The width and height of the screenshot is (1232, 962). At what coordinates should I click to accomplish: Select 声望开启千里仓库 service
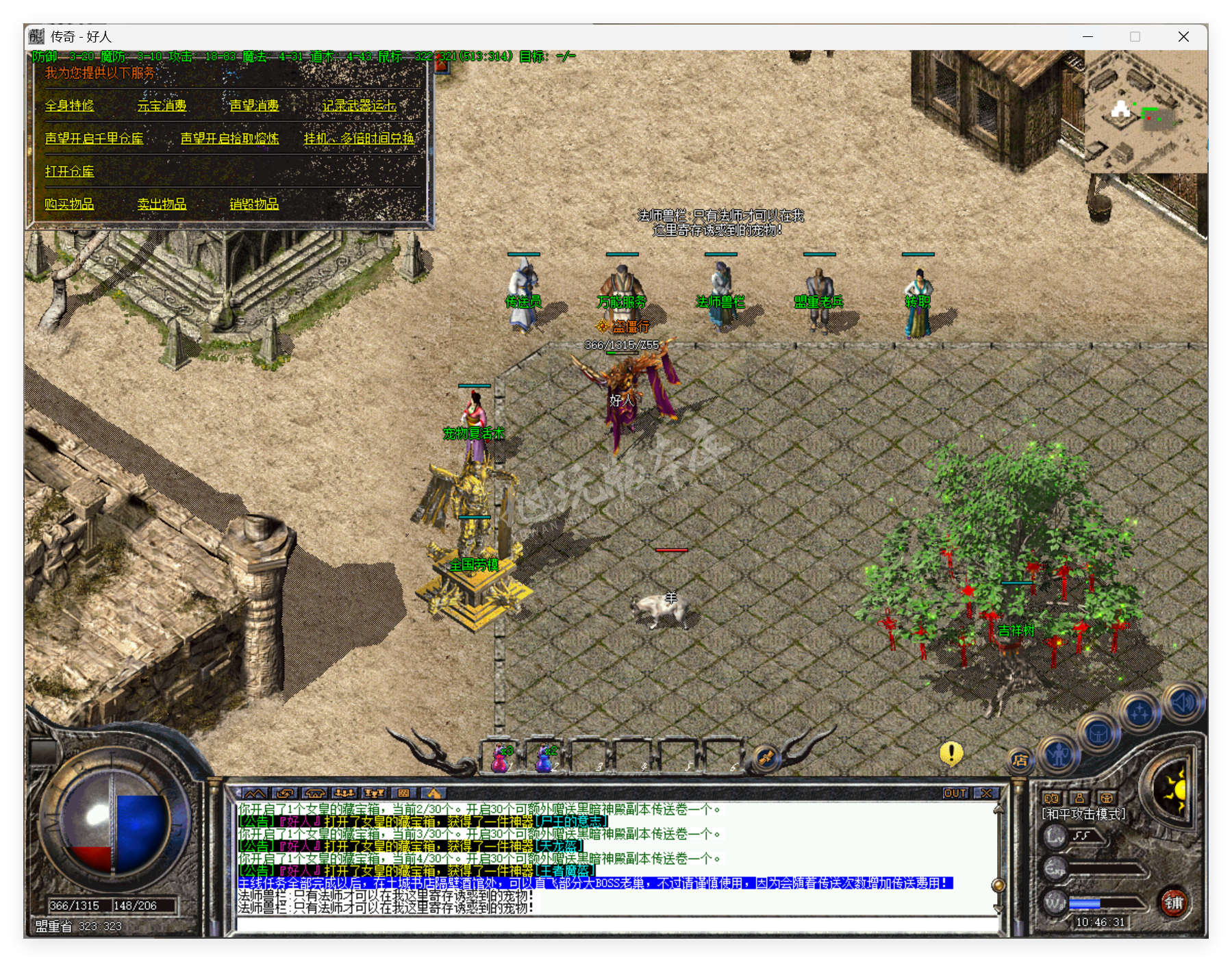pos(94,138)
